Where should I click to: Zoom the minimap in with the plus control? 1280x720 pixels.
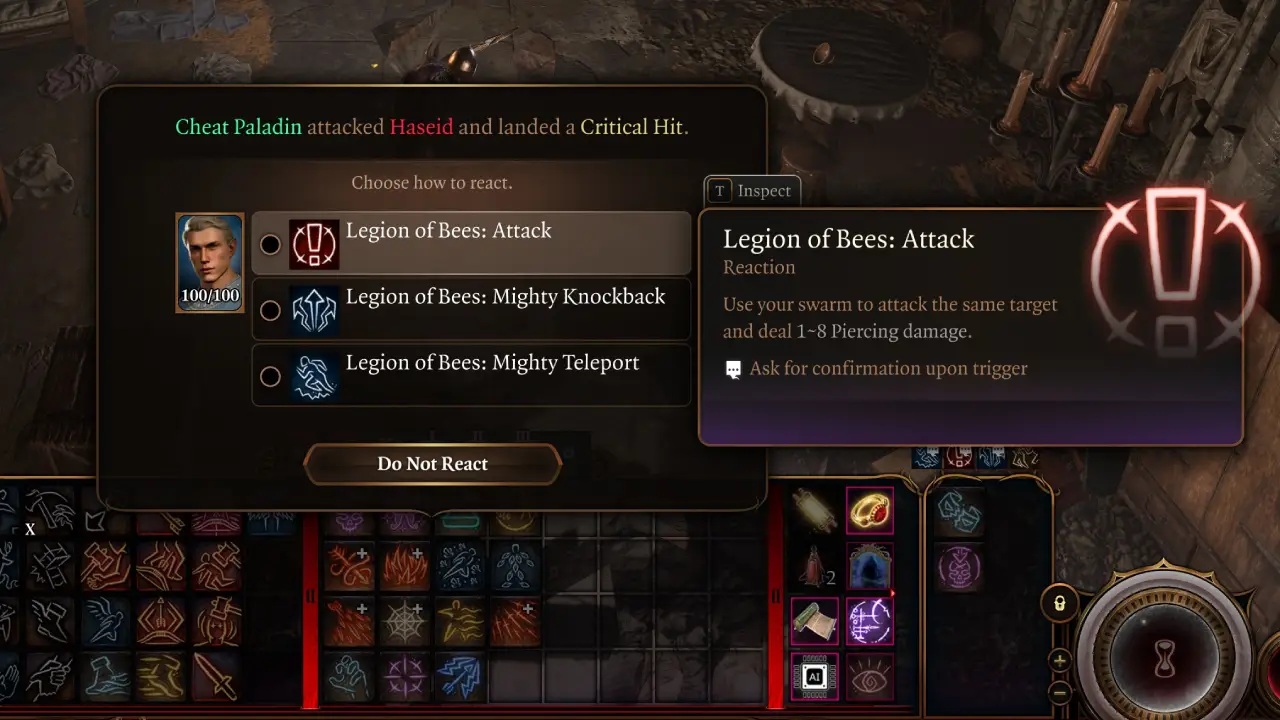pyautogui.click(x=1059, y=662)
